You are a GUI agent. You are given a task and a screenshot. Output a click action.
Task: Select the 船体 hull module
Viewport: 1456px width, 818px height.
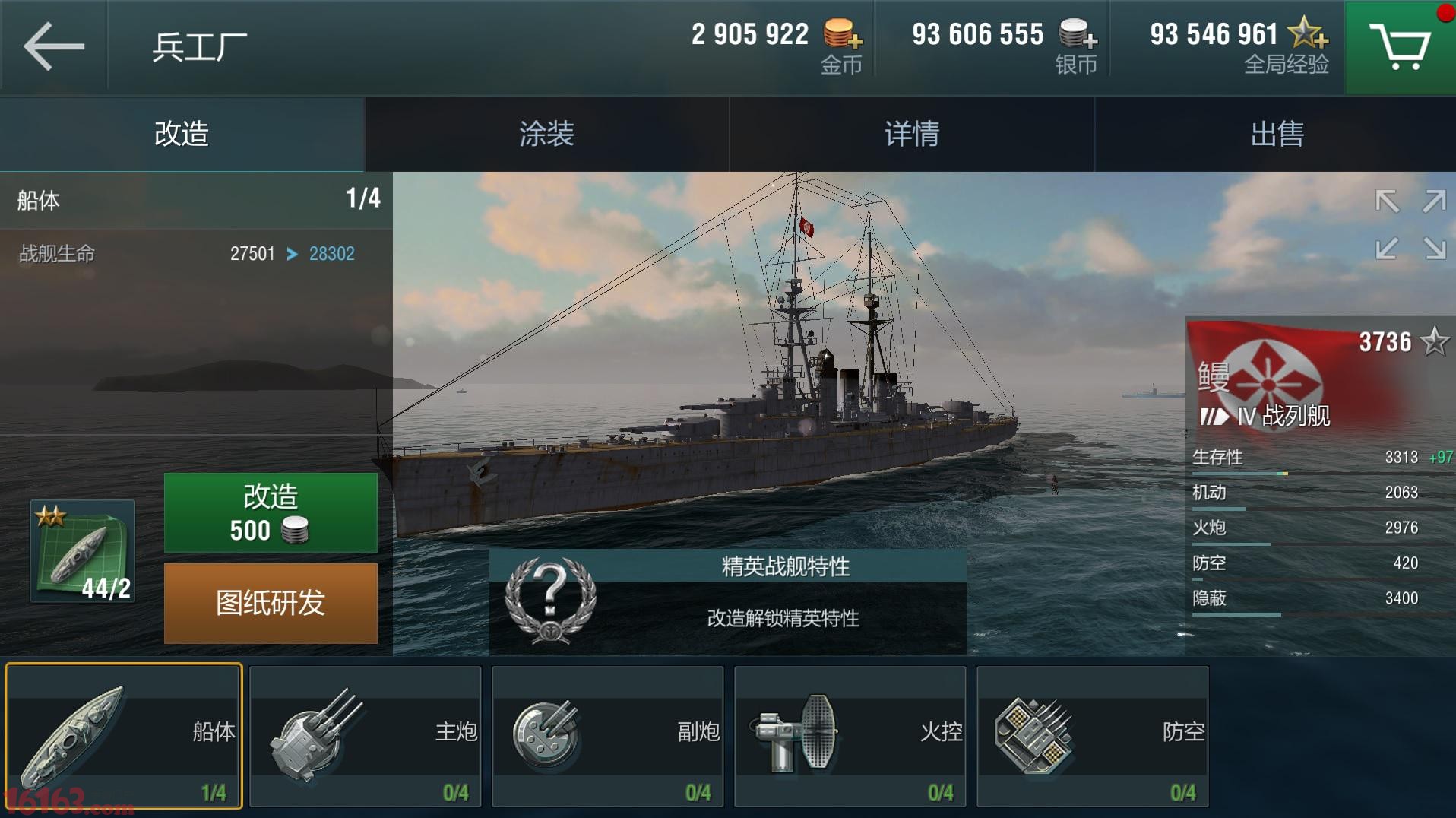pos(124,735)
